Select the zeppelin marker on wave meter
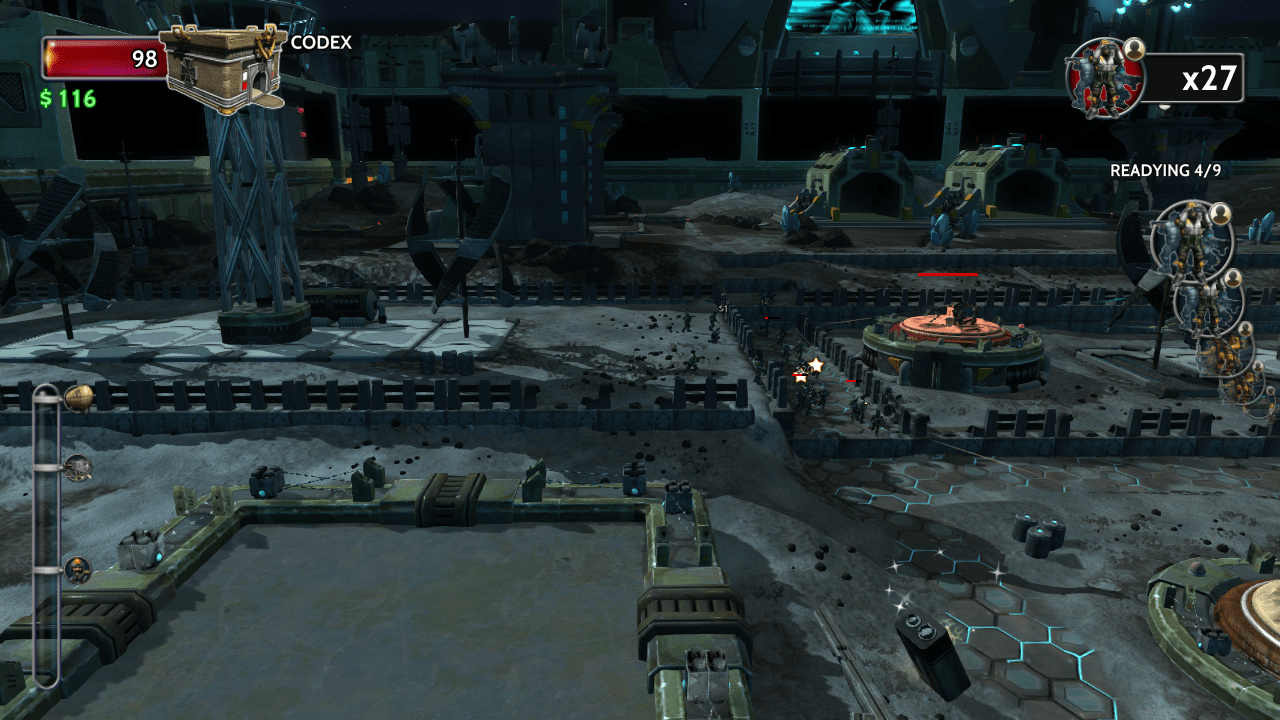Image resolution: width=1280 pixels, height=720 pixels. click(x=78, y=398)
